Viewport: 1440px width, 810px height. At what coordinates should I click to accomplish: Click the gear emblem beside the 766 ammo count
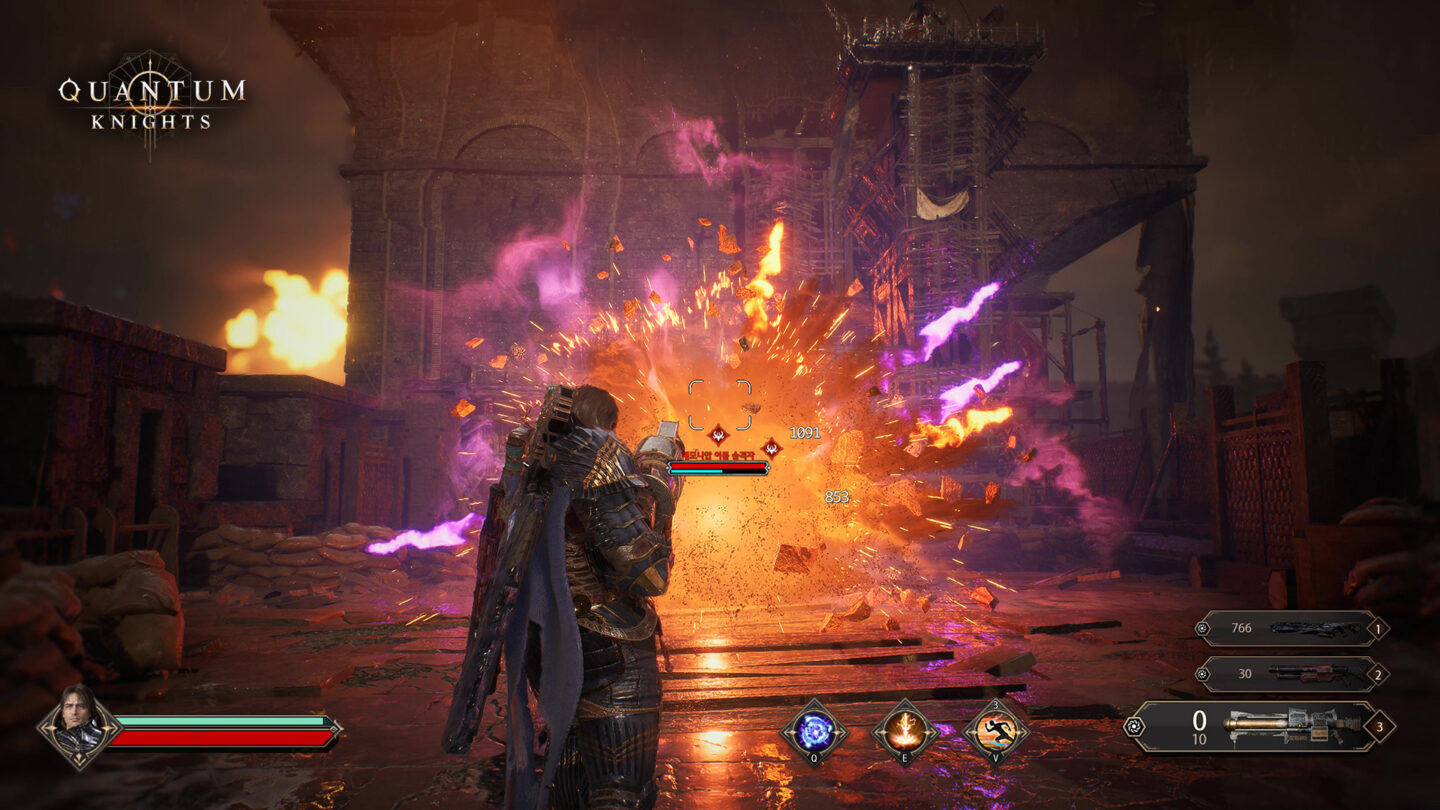pyautogui.click(x=1202, y=628)
